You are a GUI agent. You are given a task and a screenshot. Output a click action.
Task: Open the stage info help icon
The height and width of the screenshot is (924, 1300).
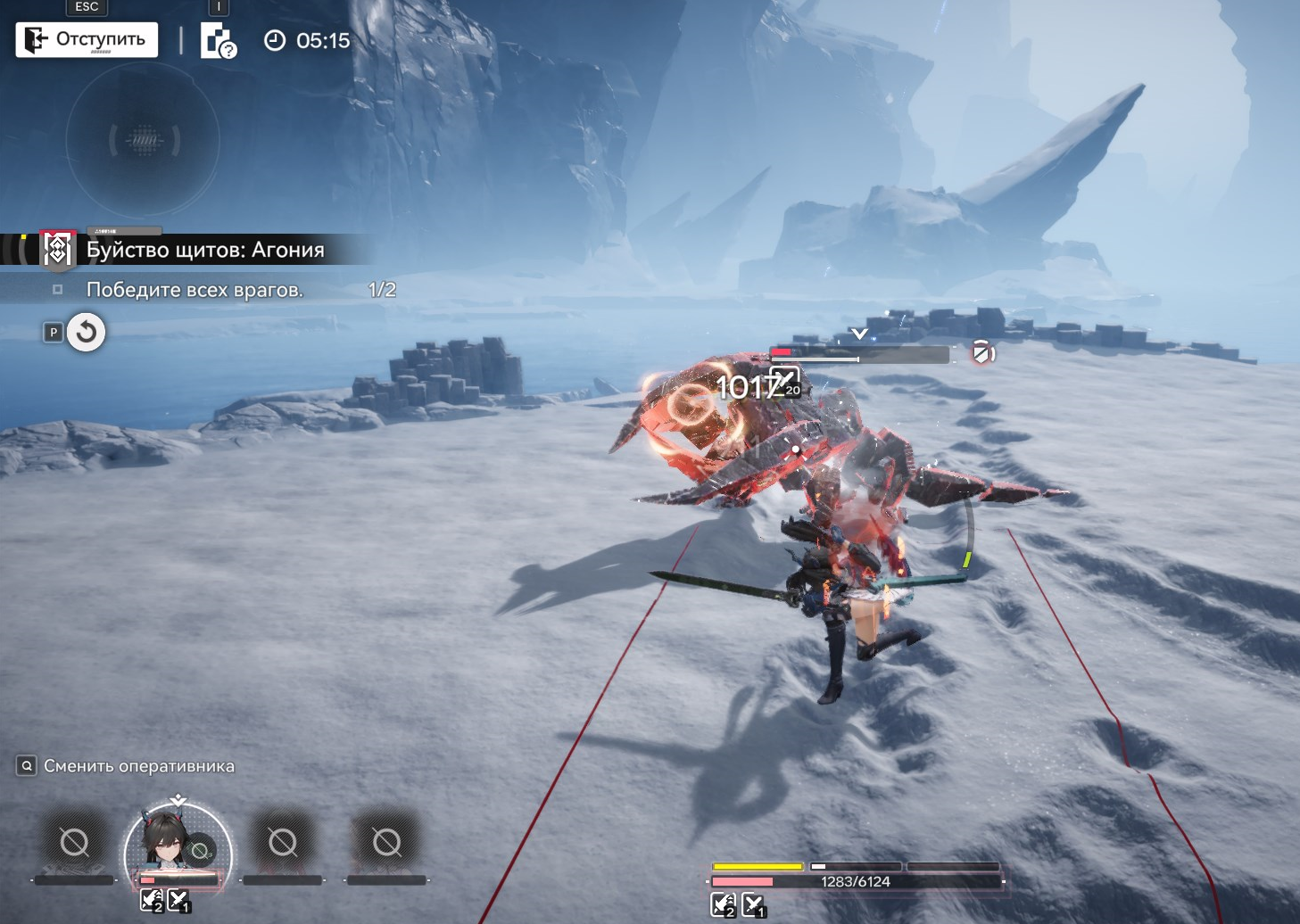click(x=219, y=41)
